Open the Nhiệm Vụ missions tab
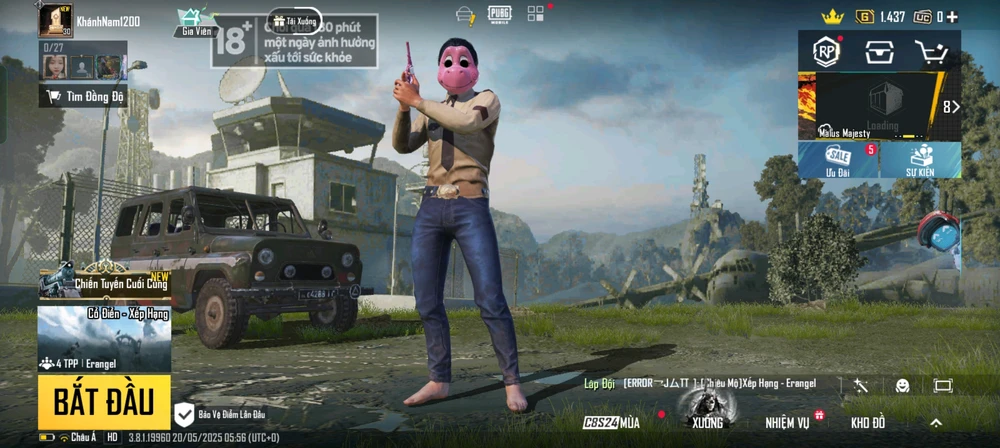 790,423
